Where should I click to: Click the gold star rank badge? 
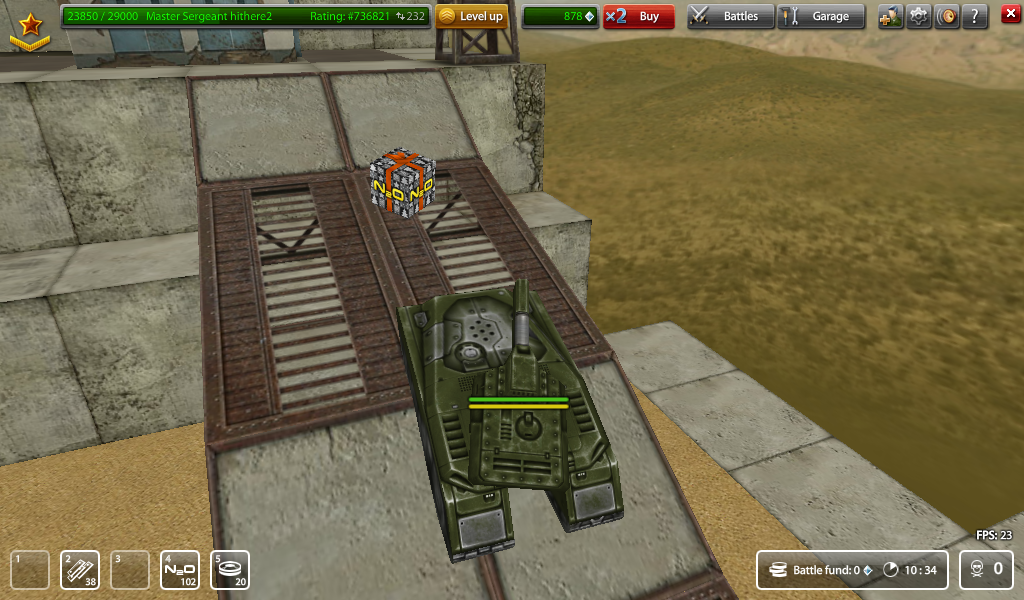30,28
